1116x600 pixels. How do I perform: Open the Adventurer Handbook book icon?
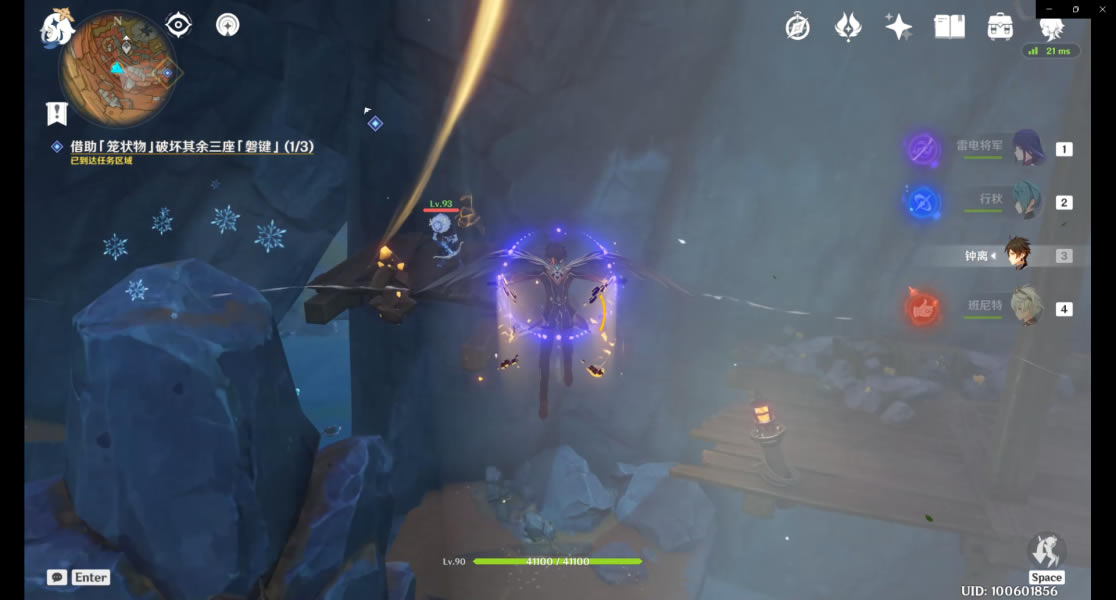(949, 27)
